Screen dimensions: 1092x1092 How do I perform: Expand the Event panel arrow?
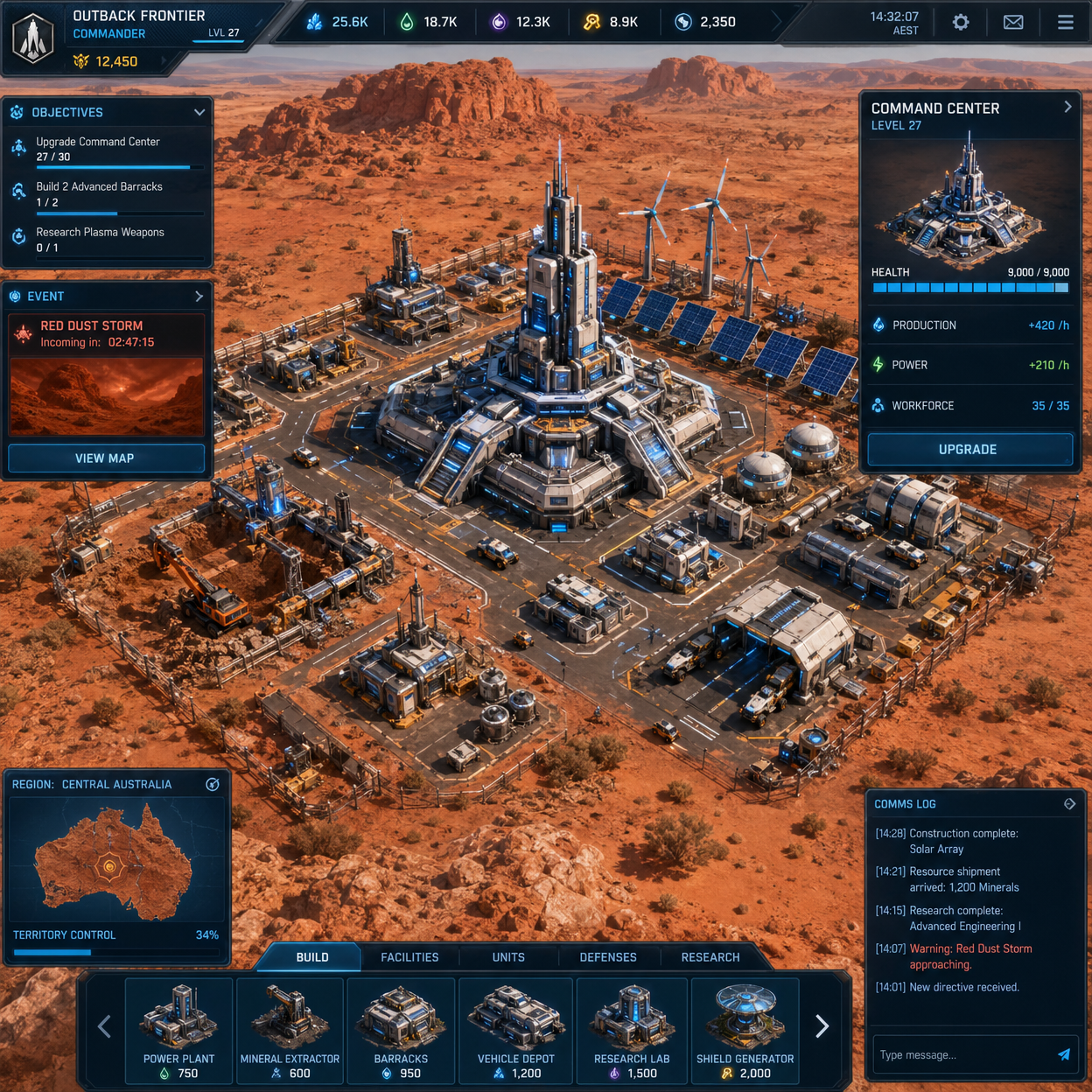pos(199,297)
